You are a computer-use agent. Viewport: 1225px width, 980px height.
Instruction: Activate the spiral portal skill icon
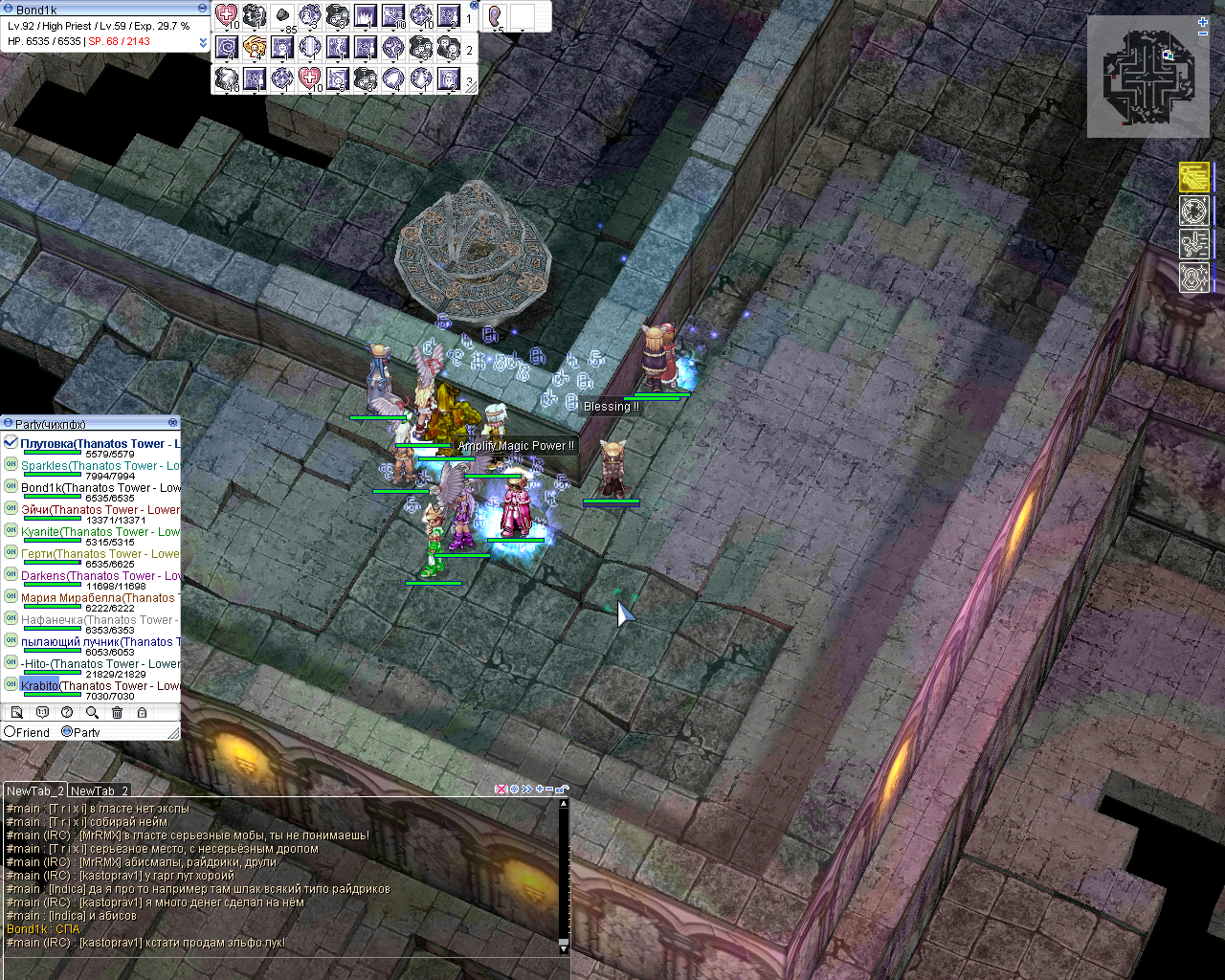pyautogui.click(x=227, y=47)
